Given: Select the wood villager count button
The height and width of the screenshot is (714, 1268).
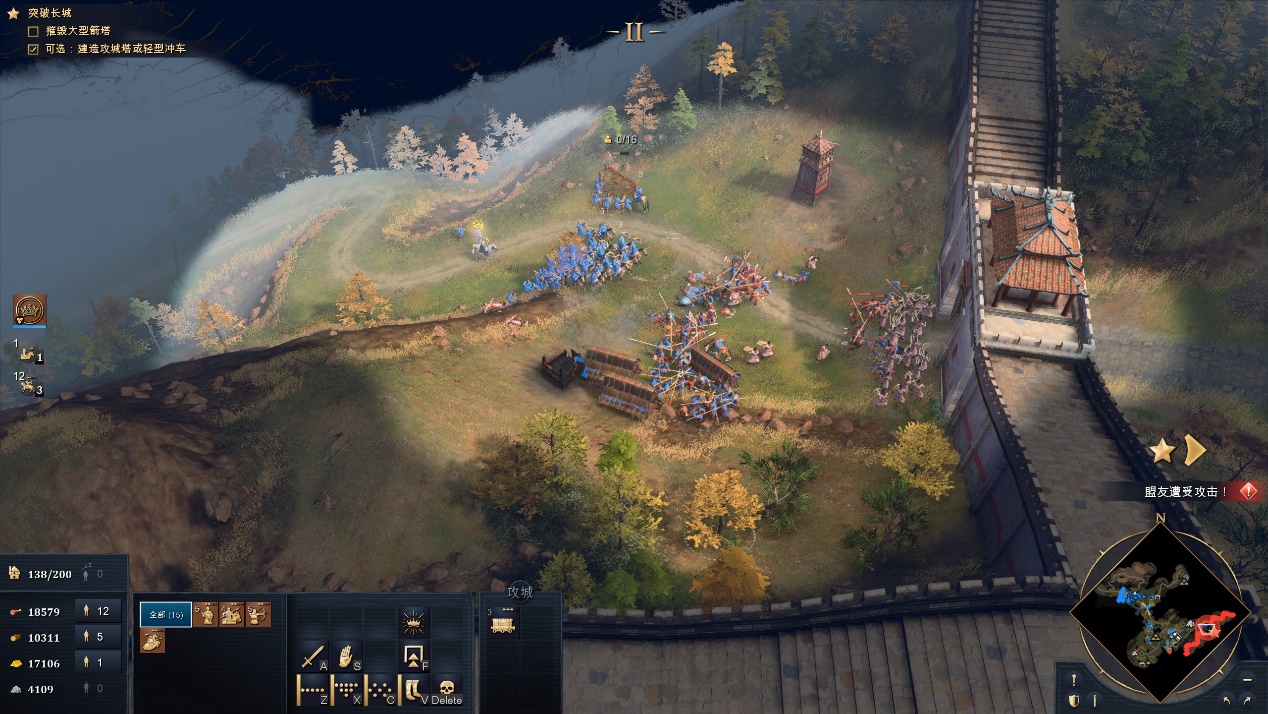Looking at the screenshot, I should [x=103, y=636].
